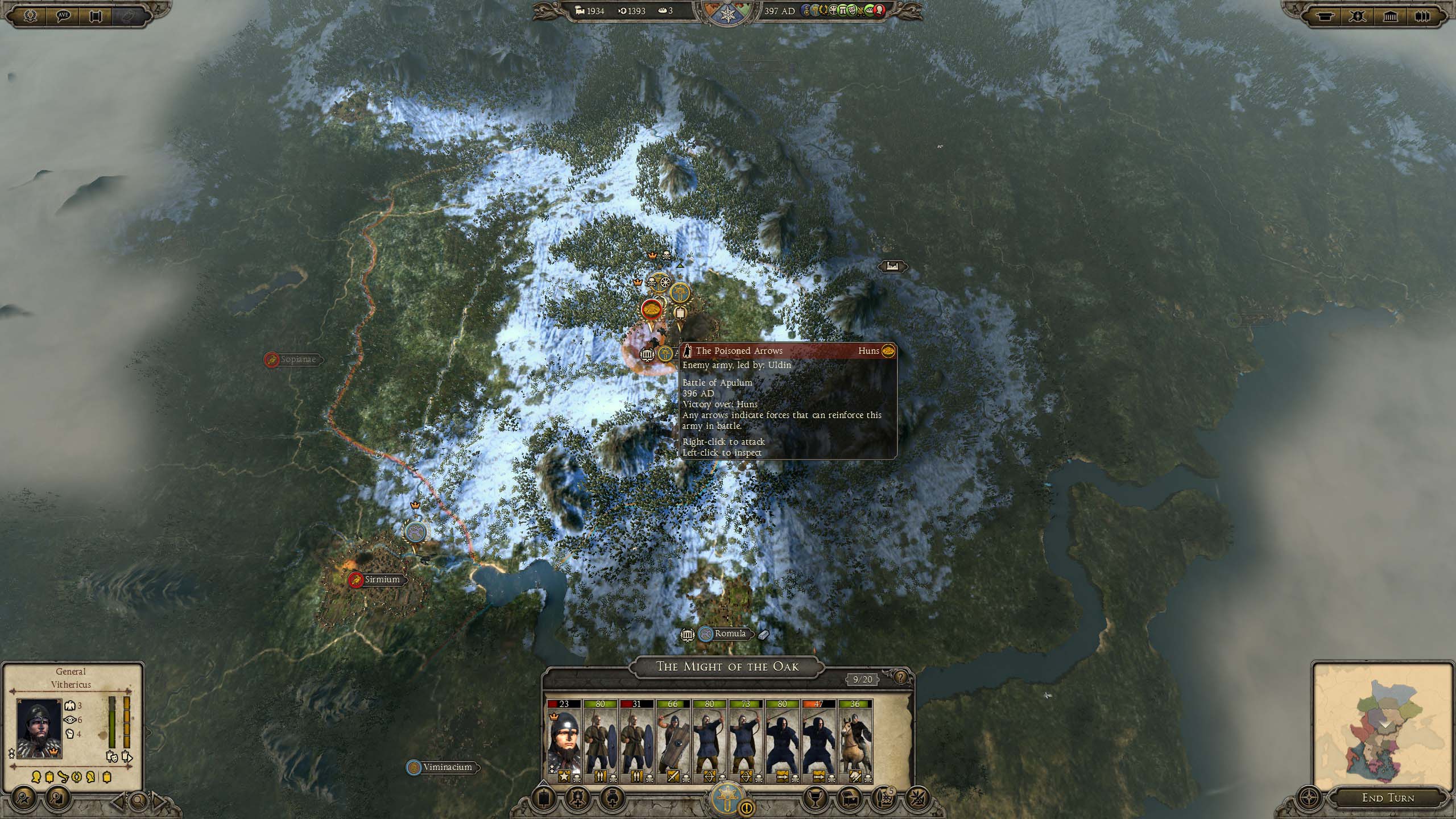Select the Sirmium settlement label
This screenshot has width=1456, height=819.
click(x=382, y=580)
